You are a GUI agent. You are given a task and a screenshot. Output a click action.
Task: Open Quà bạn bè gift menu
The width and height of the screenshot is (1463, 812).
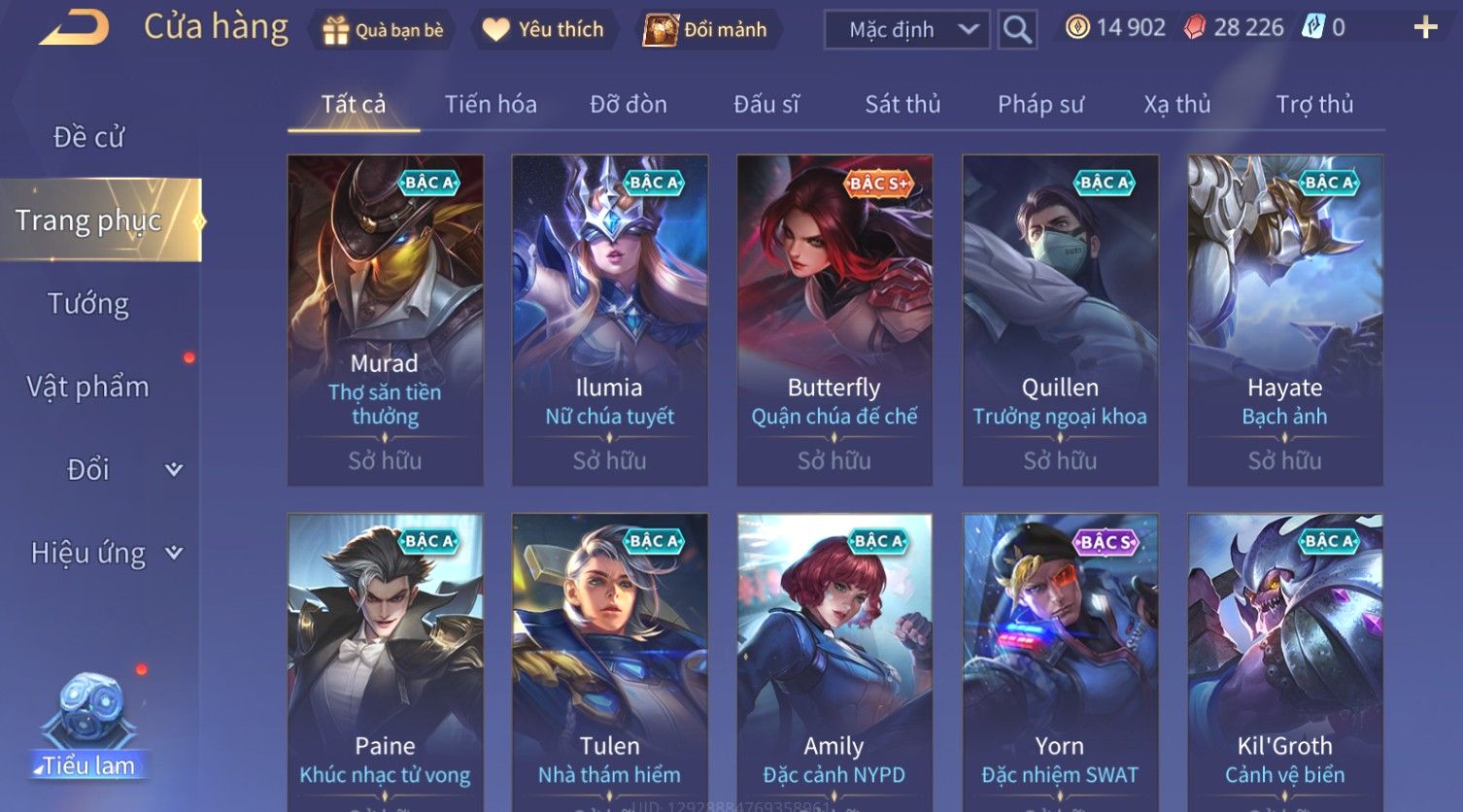pyautogui.click(x=383, y=30)
